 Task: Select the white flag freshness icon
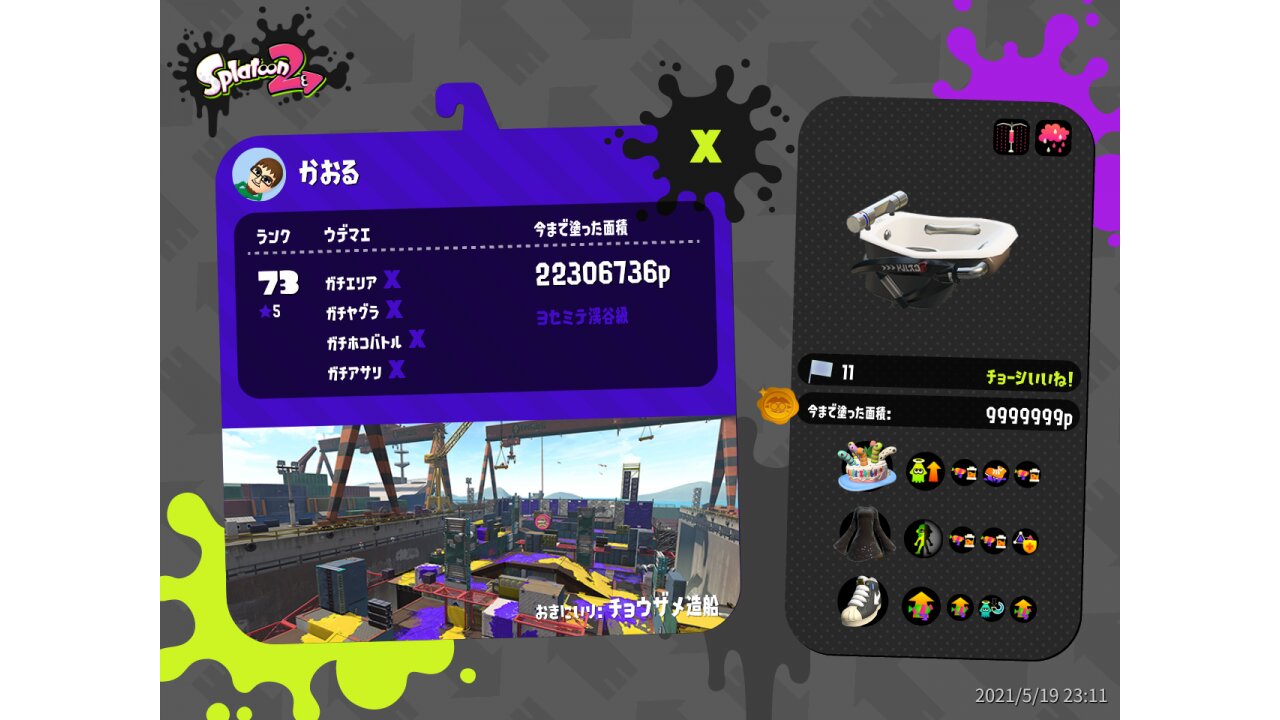[x=822, y=372]
